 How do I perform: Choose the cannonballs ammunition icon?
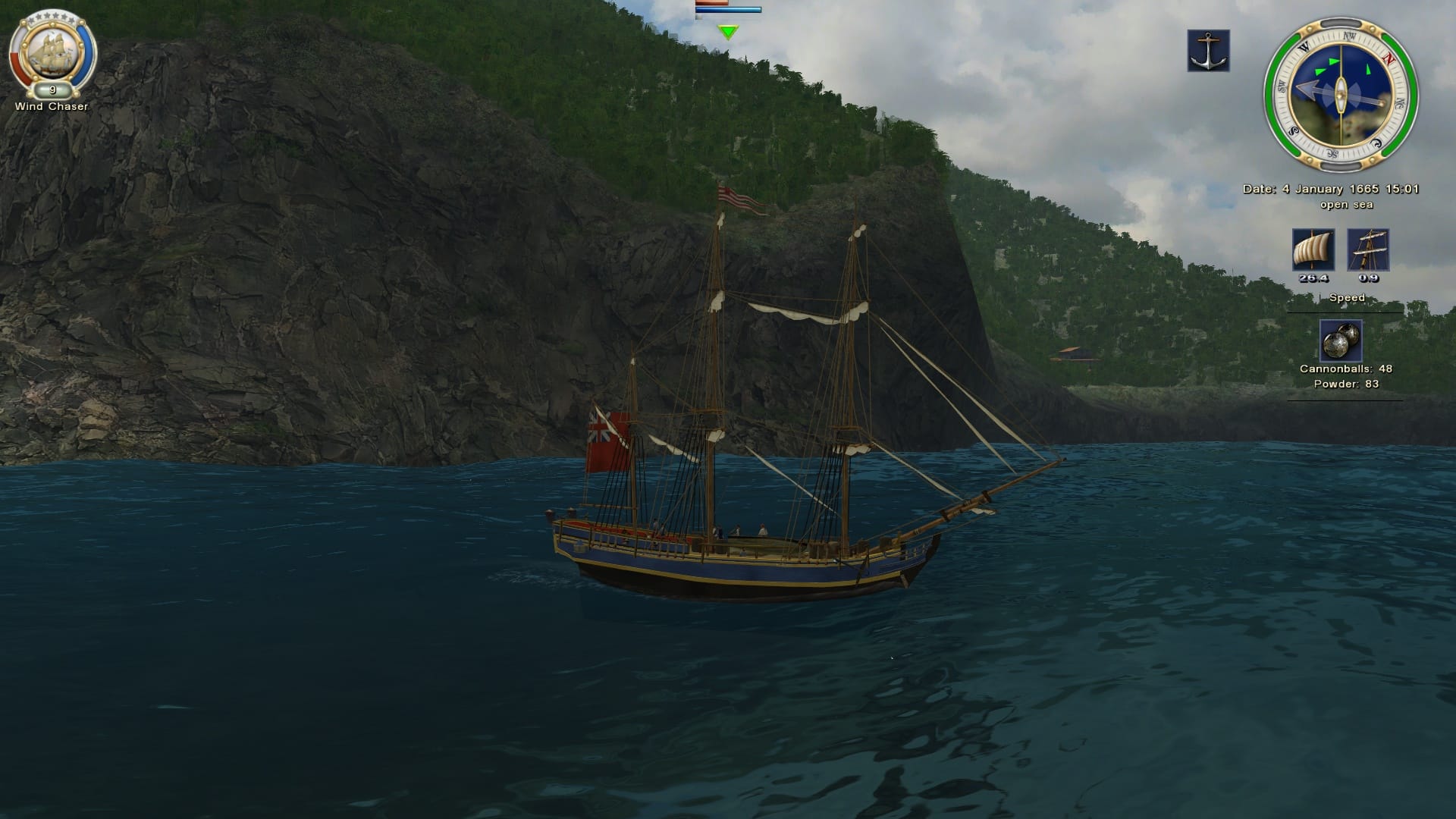(1341, 340)
